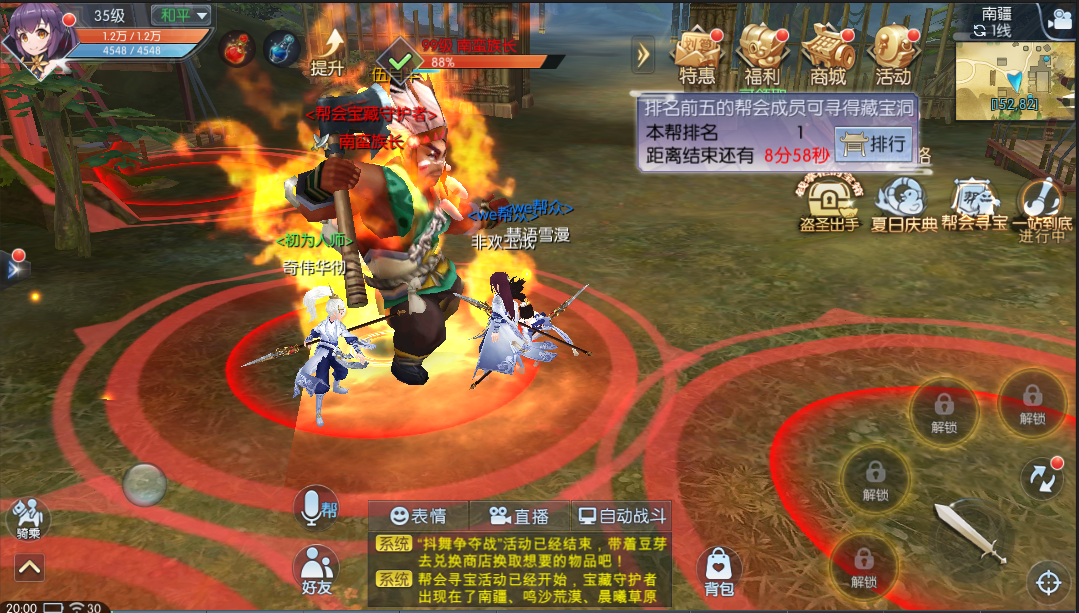Tap the 骑乘 mount button
This screenshot has width=1079, height=613.
tap(28, 519)
